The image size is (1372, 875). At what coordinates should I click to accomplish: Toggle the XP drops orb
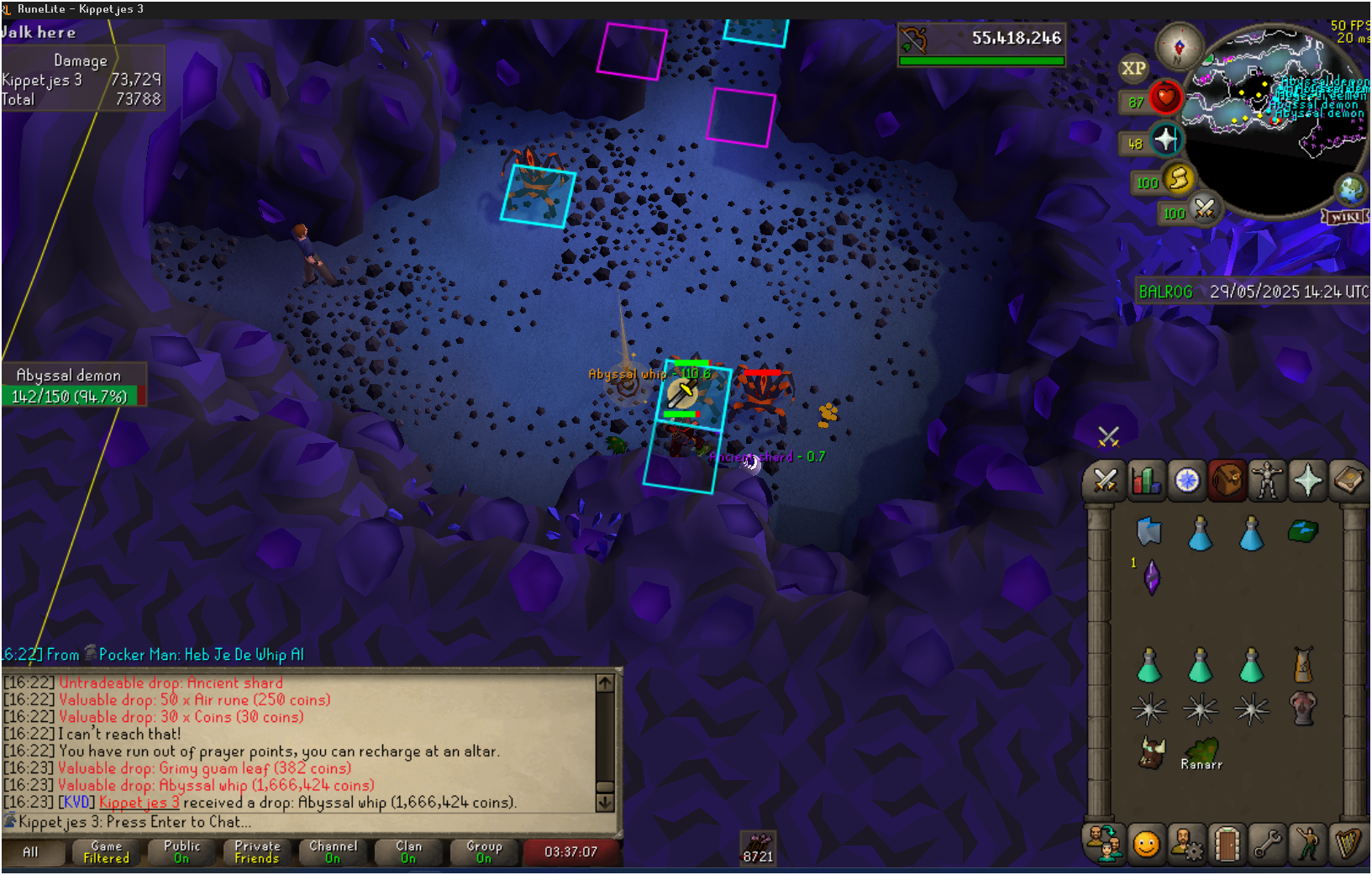coord(1133,69)
